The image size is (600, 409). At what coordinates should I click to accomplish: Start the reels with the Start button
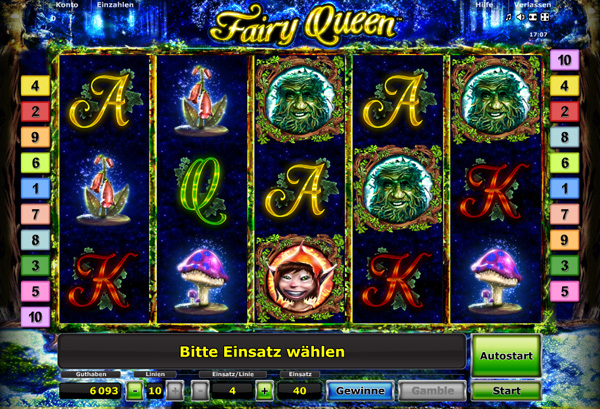(x=506, y=390)
